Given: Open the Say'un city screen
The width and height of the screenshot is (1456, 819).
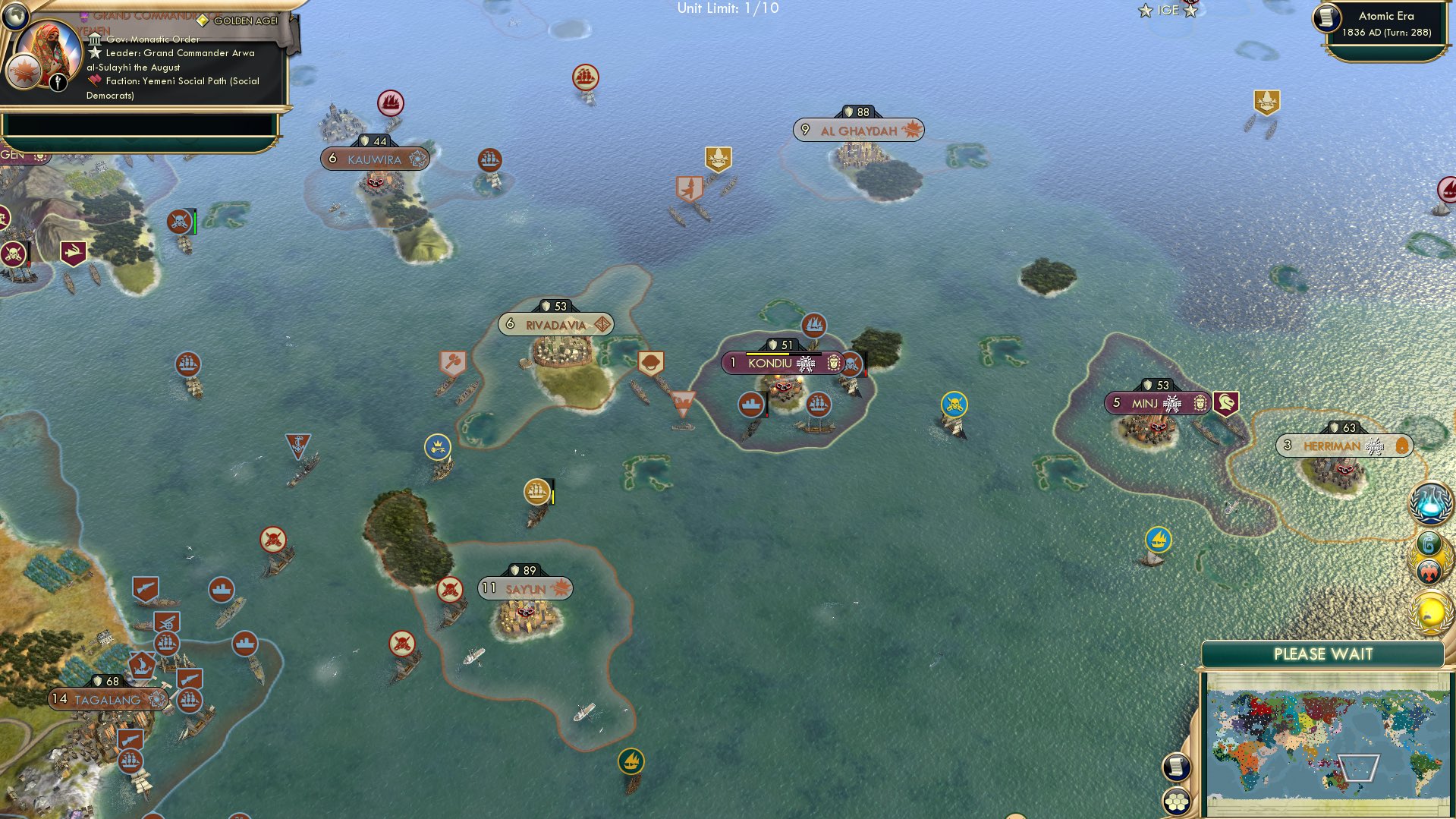Looking at the screenshot, I should tap(526, 588).
